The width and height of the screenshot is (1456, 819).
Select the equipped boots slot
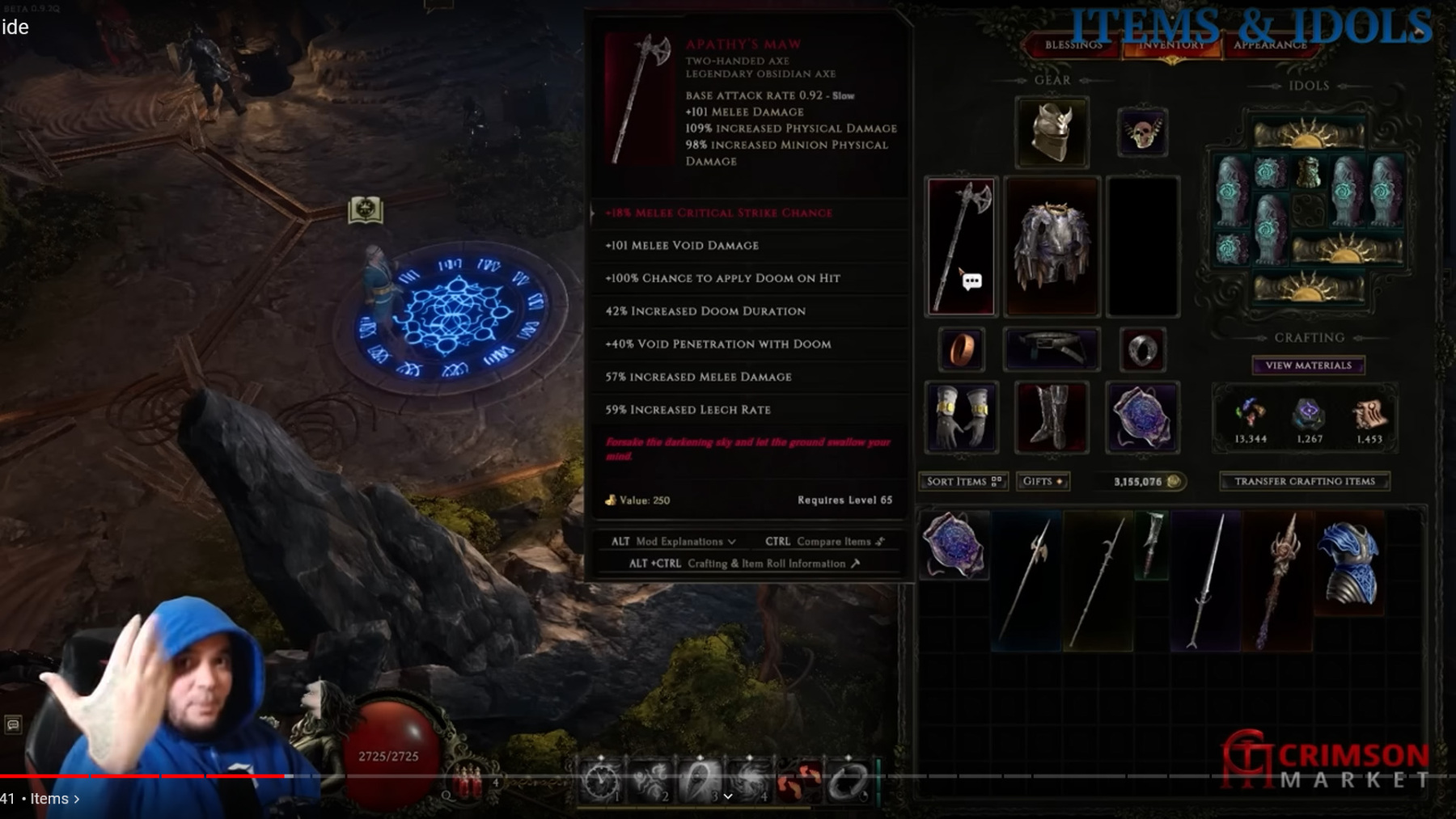[1052, 417]
